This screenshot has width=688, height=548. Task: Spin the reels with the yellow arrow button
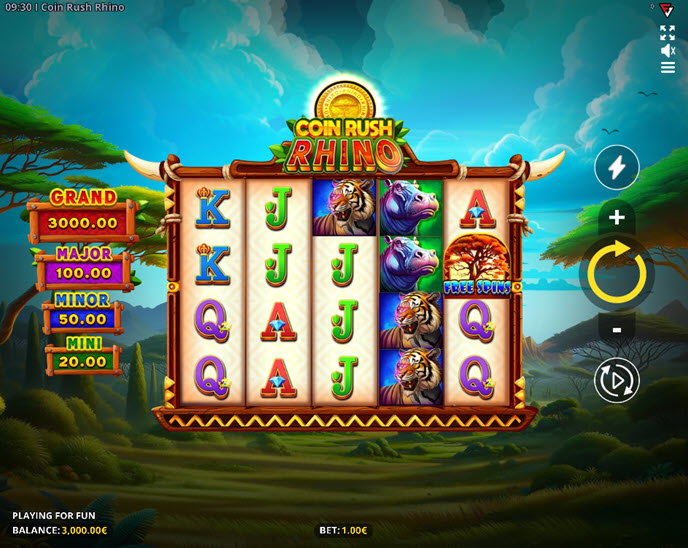point(616,272)
